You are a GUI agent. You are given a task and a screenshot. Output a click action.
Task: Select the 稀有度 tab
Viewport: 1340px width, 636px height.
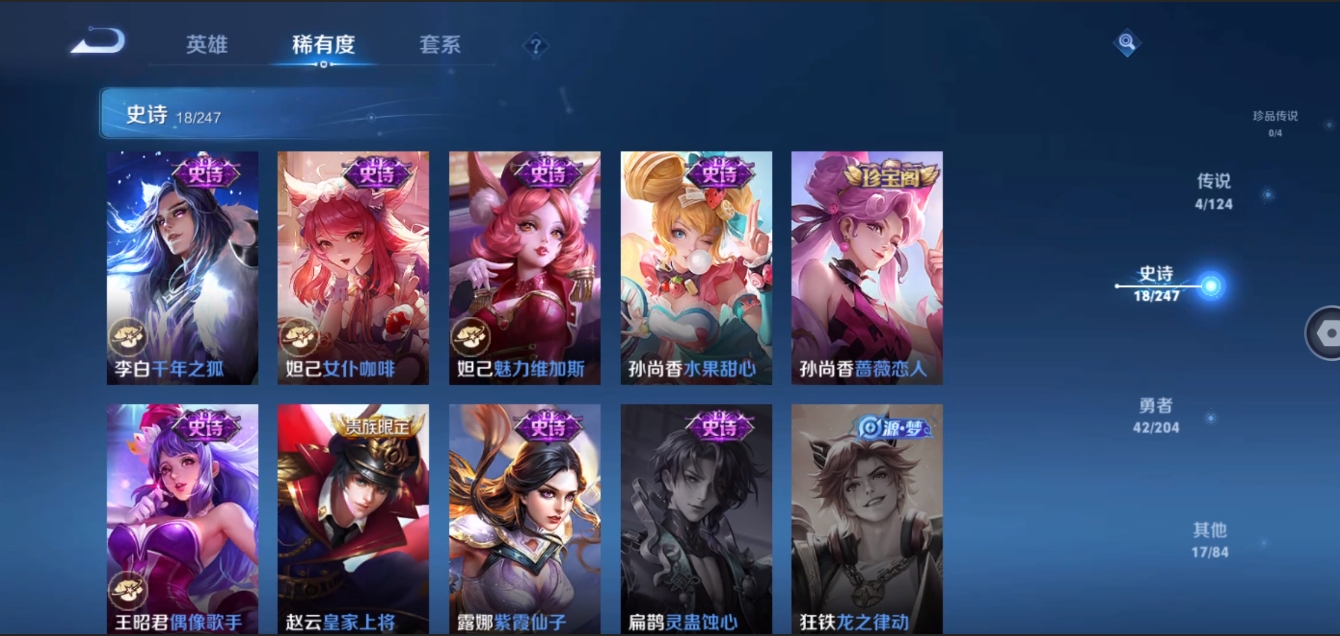[323, 45]
